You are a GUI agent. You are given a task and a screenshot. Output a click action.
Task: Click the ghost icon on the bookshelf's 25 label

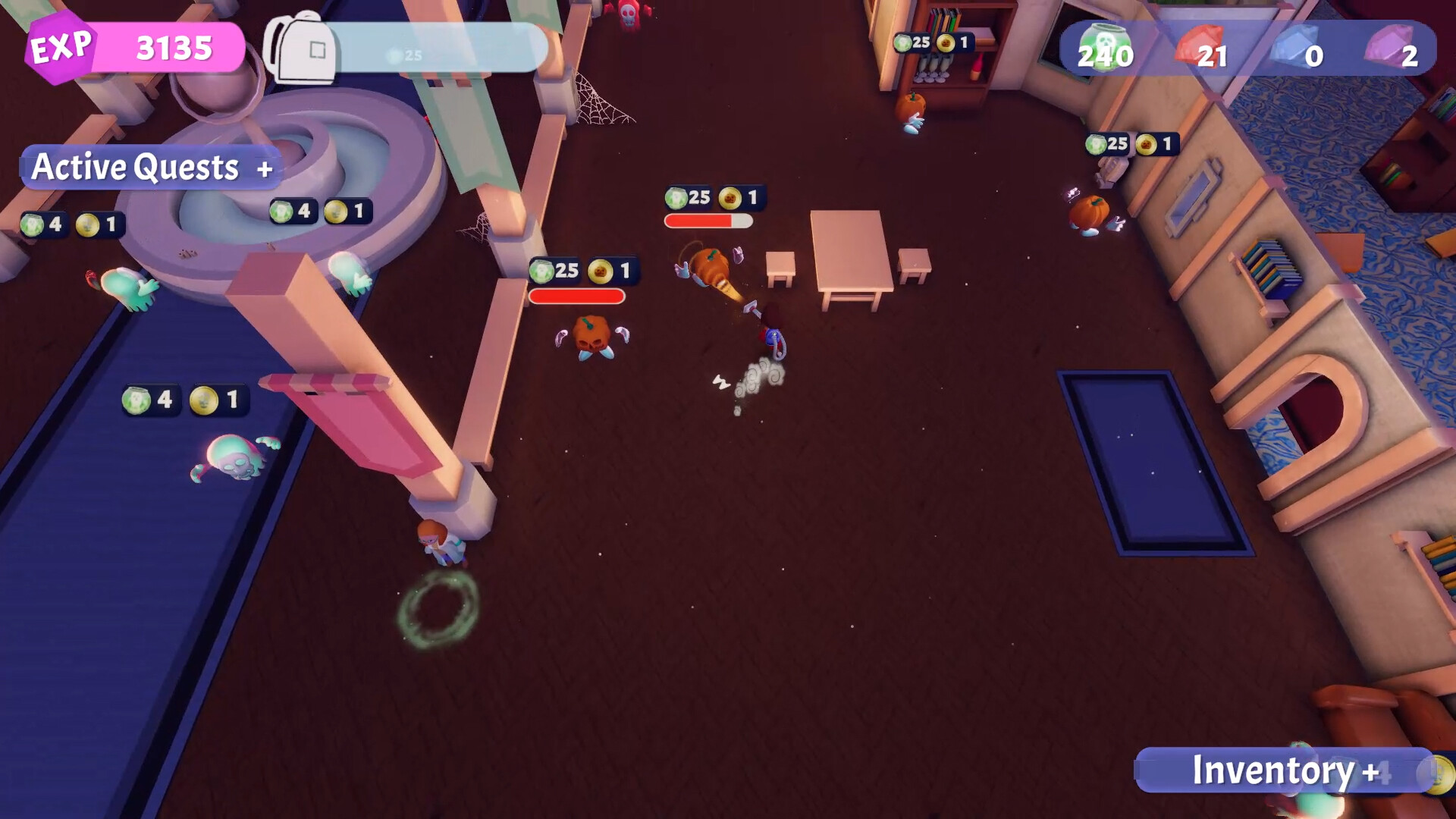(x=903, y=42)
